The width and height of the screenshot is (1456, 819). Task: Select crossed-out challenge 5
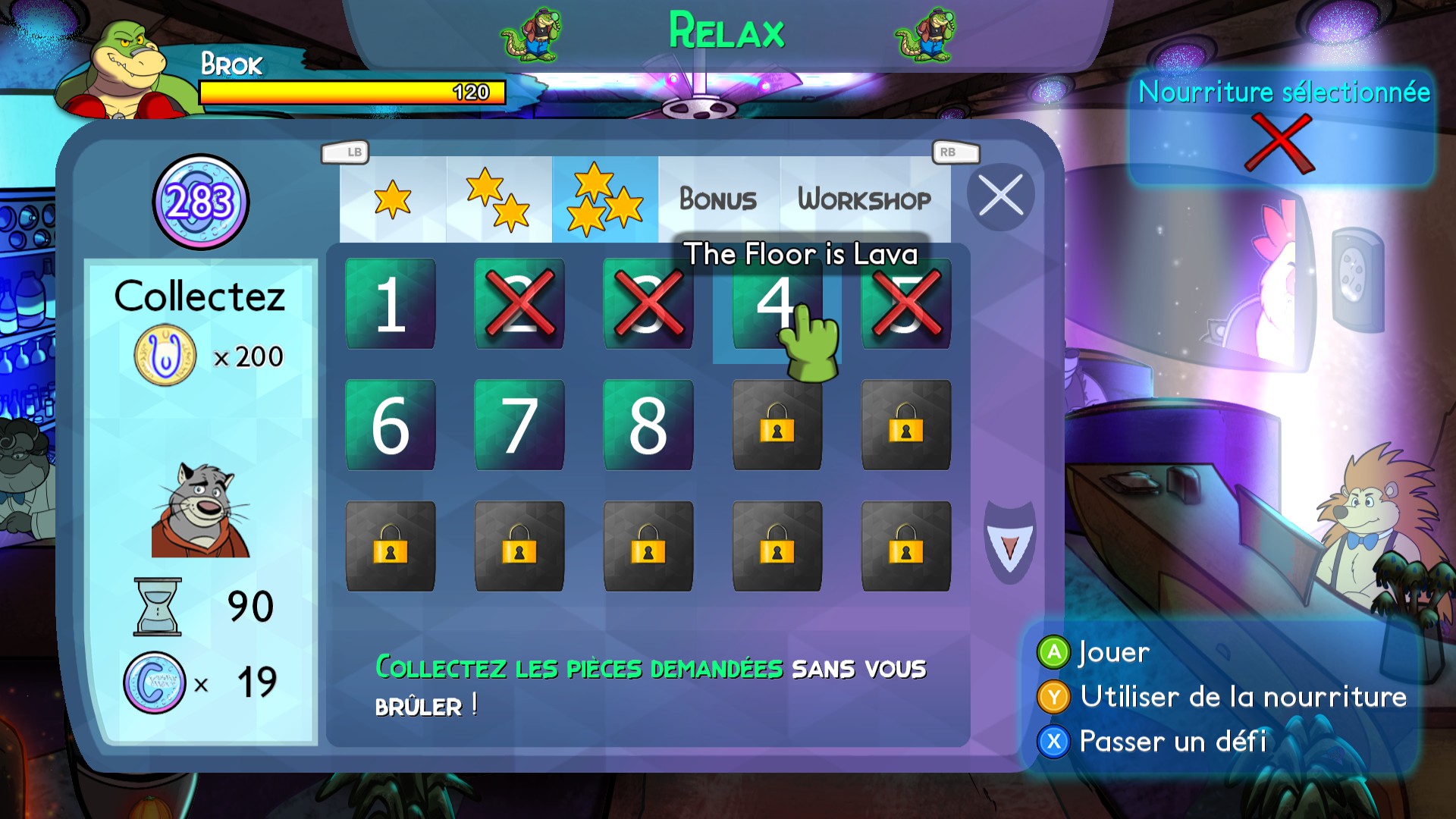[x=906, y=304]
